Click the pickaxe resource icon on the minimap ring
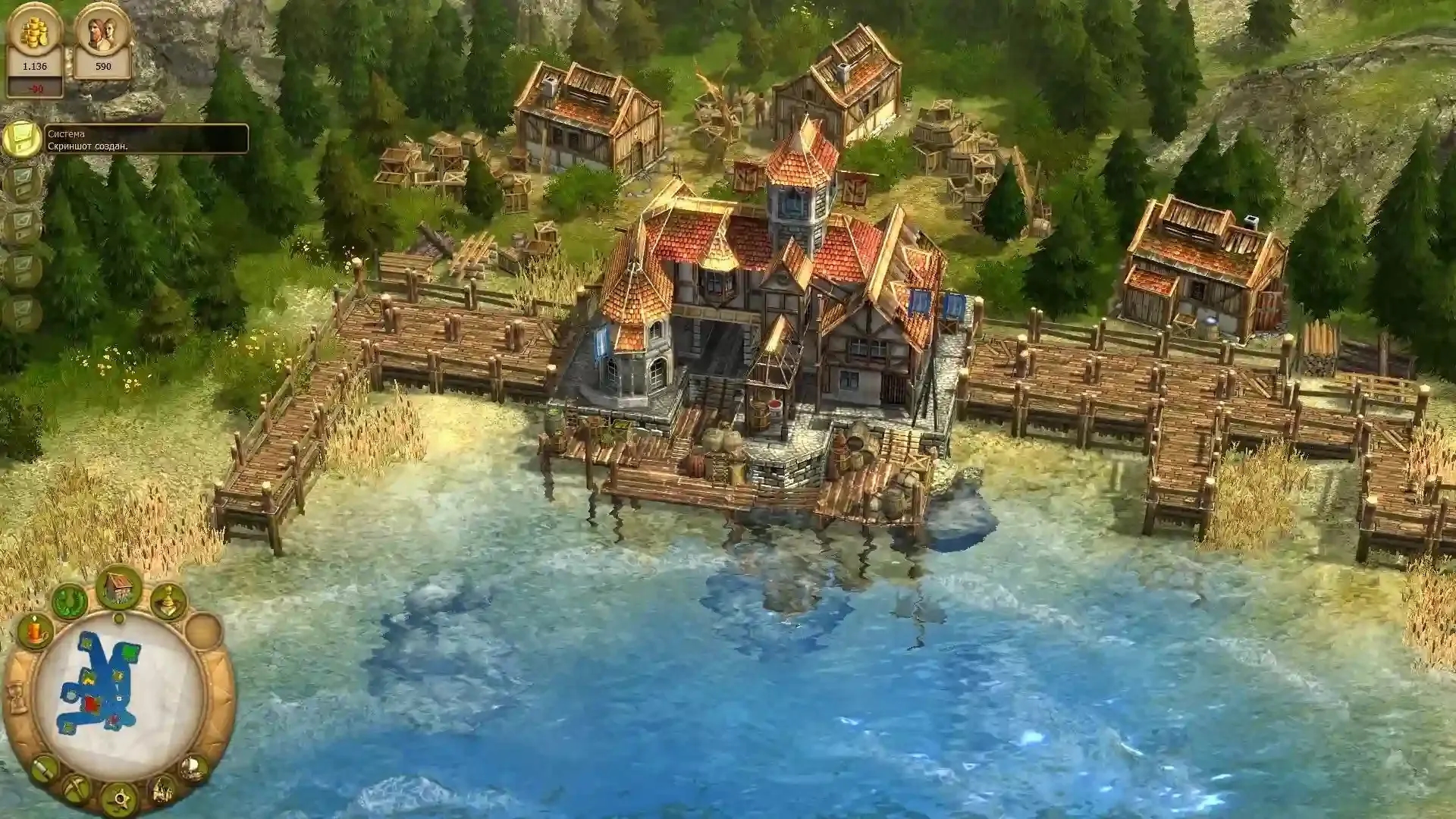Screen dimensions: 1456x819 (x=75, y=786)
